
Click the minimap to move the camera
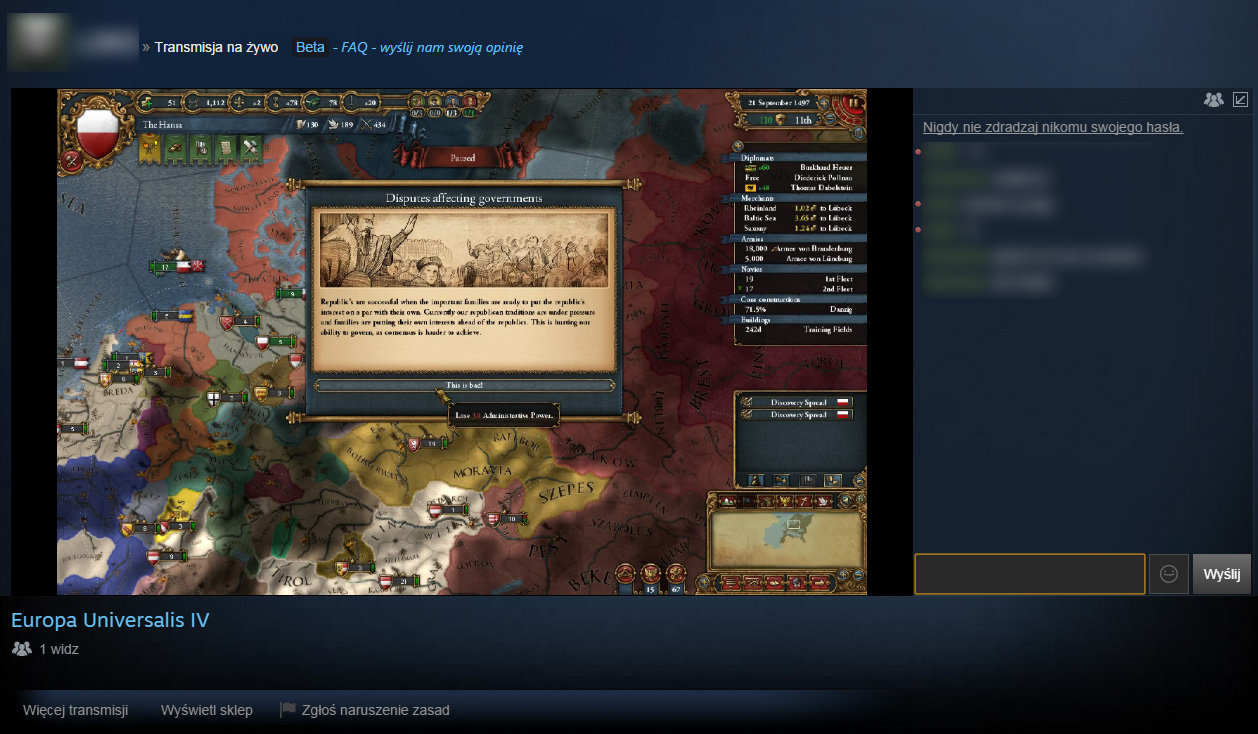pos(786,540)
